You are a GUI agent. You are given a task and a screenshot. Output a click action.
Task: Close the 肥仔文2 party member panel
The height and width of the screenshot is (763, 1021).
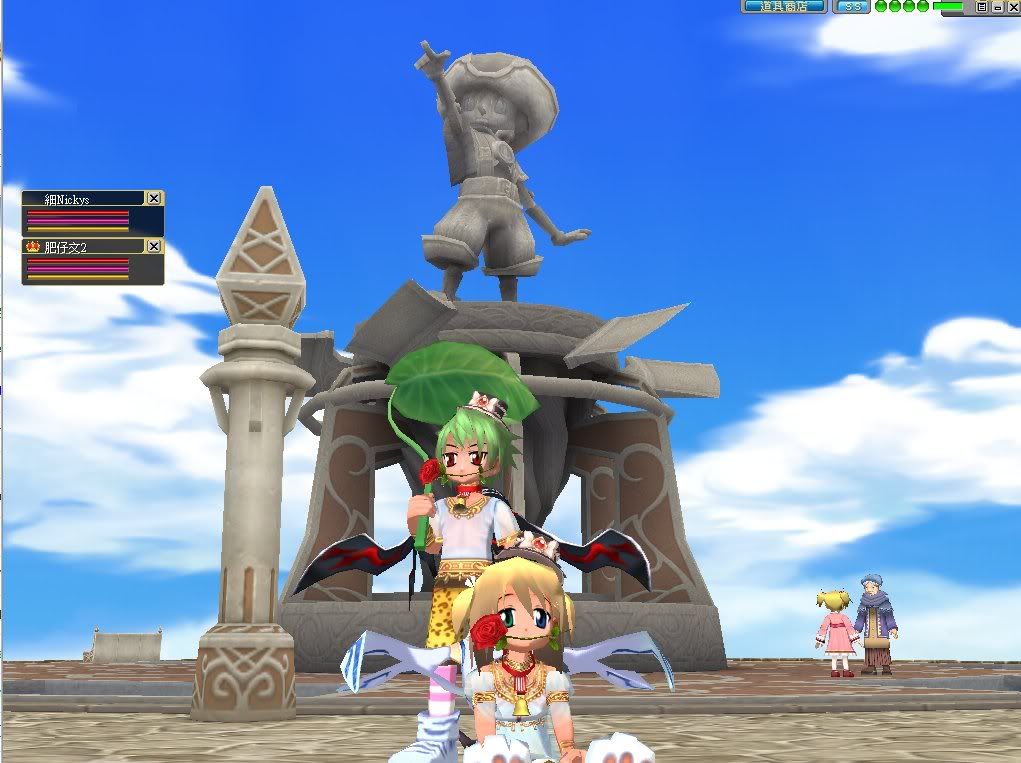tap(153, 246)
